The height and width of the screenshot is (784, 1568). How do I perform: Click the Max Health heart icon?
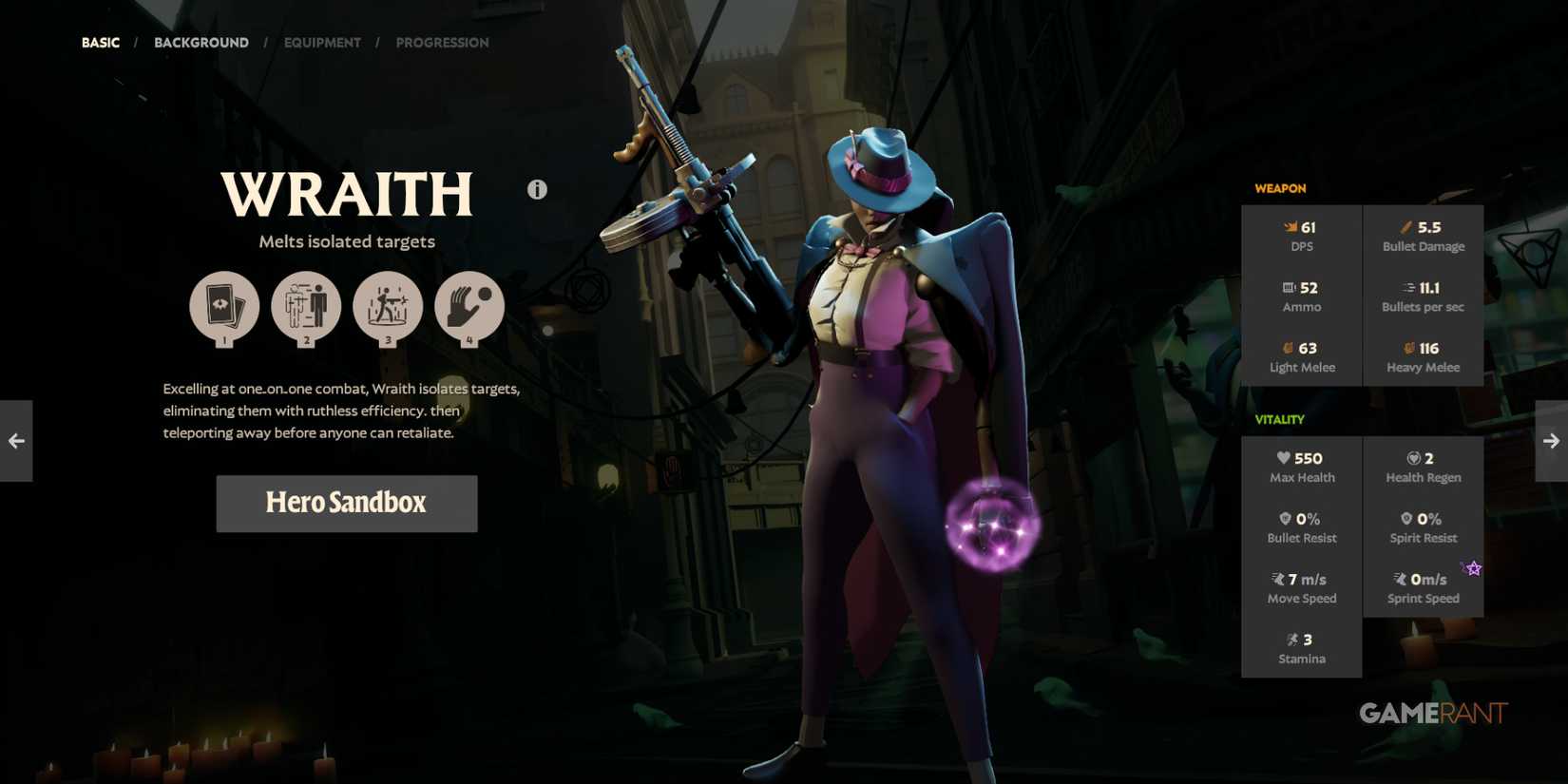(x=1285, y=457)
